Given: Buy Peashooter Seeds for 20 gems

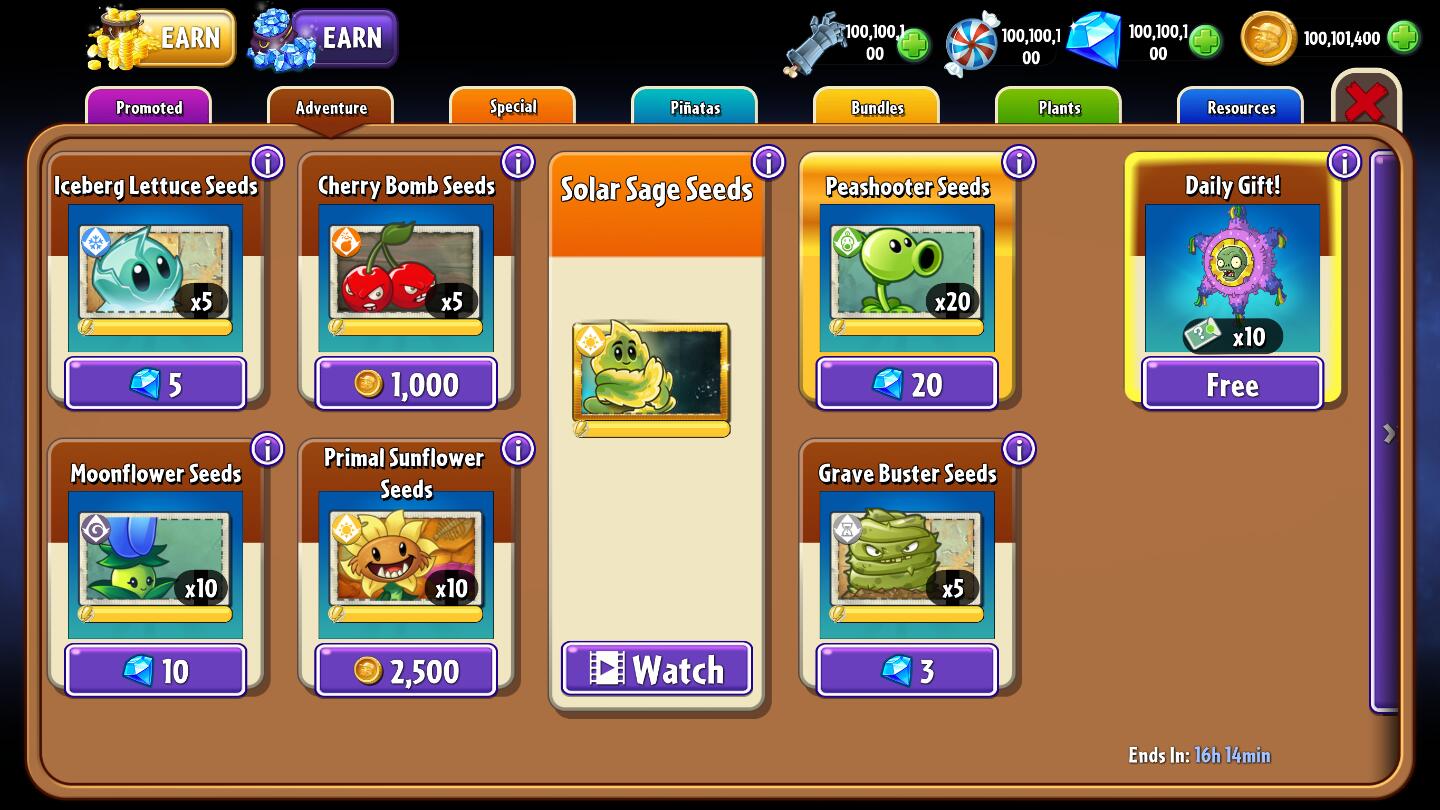Looking at the screenshot, I should (x=906, y=383).
